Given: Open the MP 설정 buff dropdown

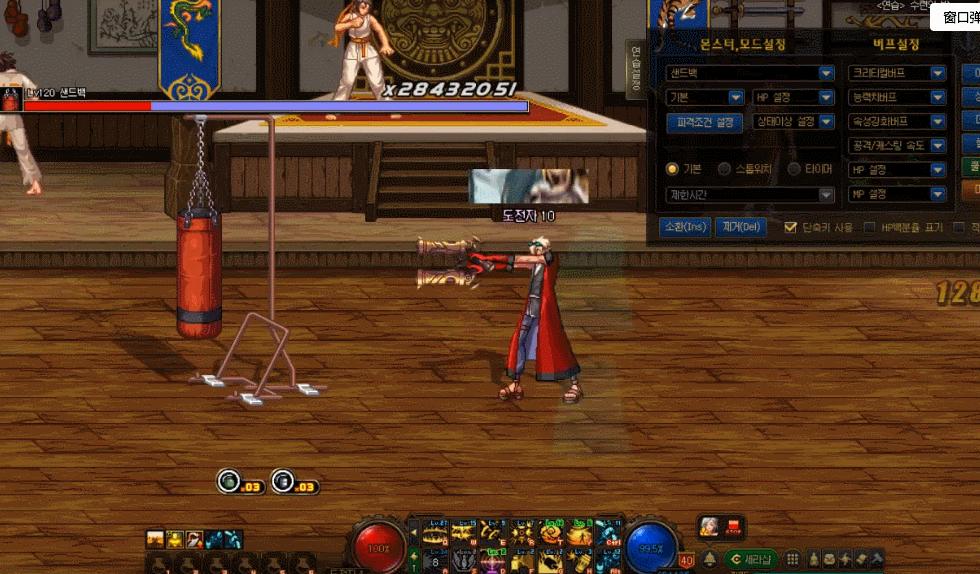Looking at the screenshot, I should pyautogui.click(x=897, y=193).
